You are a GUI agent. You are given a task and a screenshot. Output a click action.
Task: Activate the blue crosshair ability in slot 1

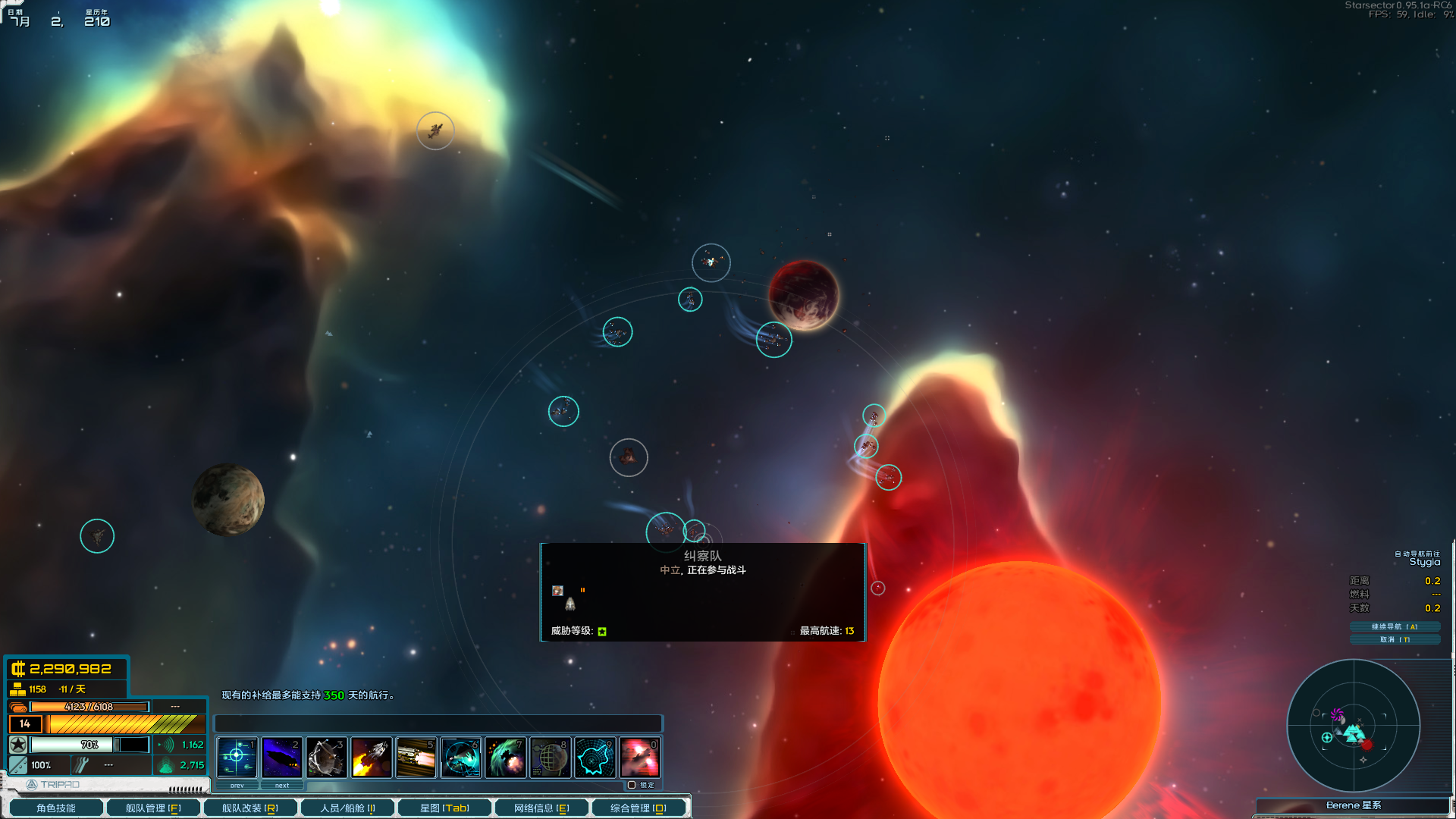237,757
